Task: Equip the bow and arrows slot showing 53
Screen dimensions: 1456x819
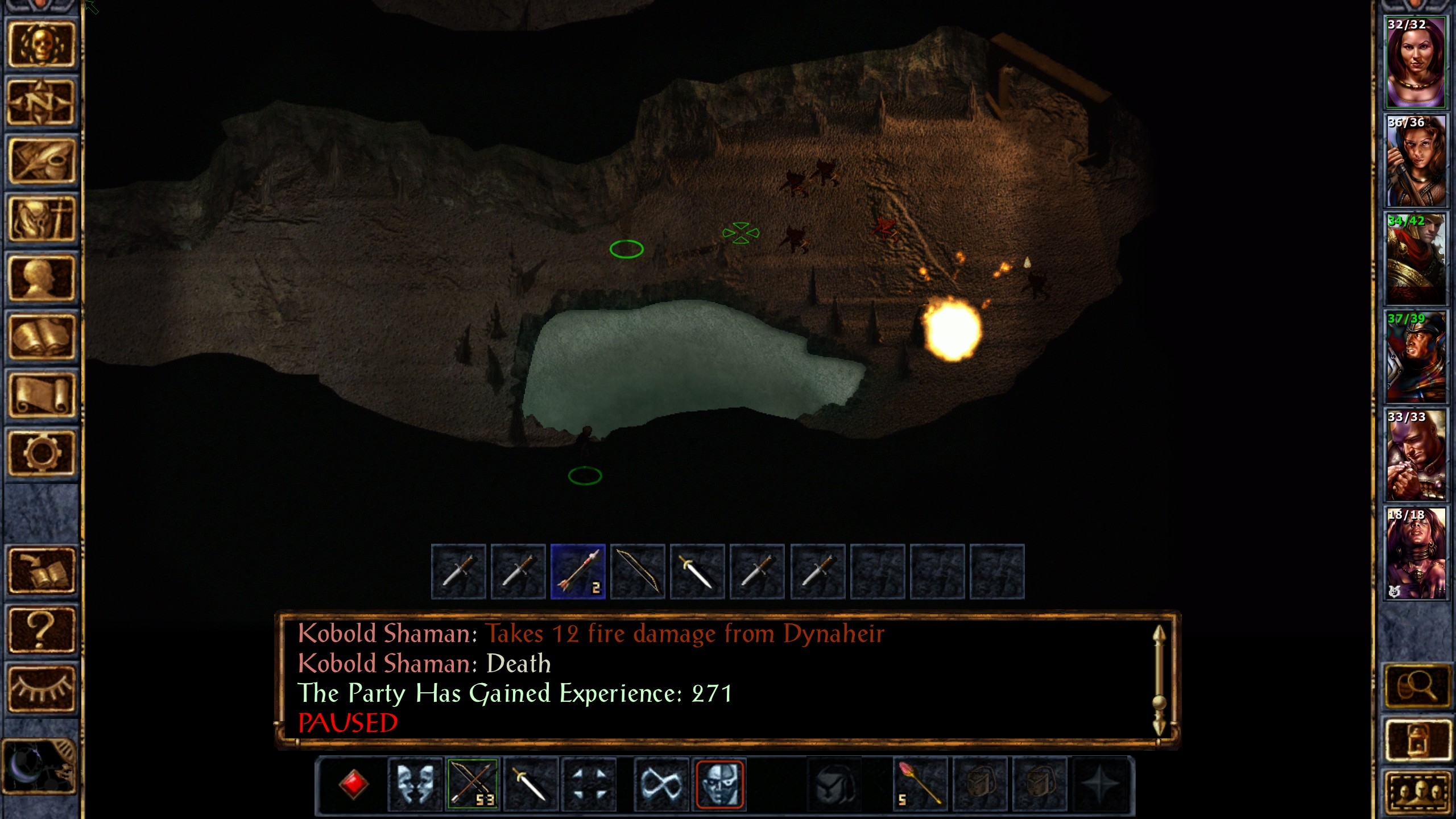Action: 473,784
